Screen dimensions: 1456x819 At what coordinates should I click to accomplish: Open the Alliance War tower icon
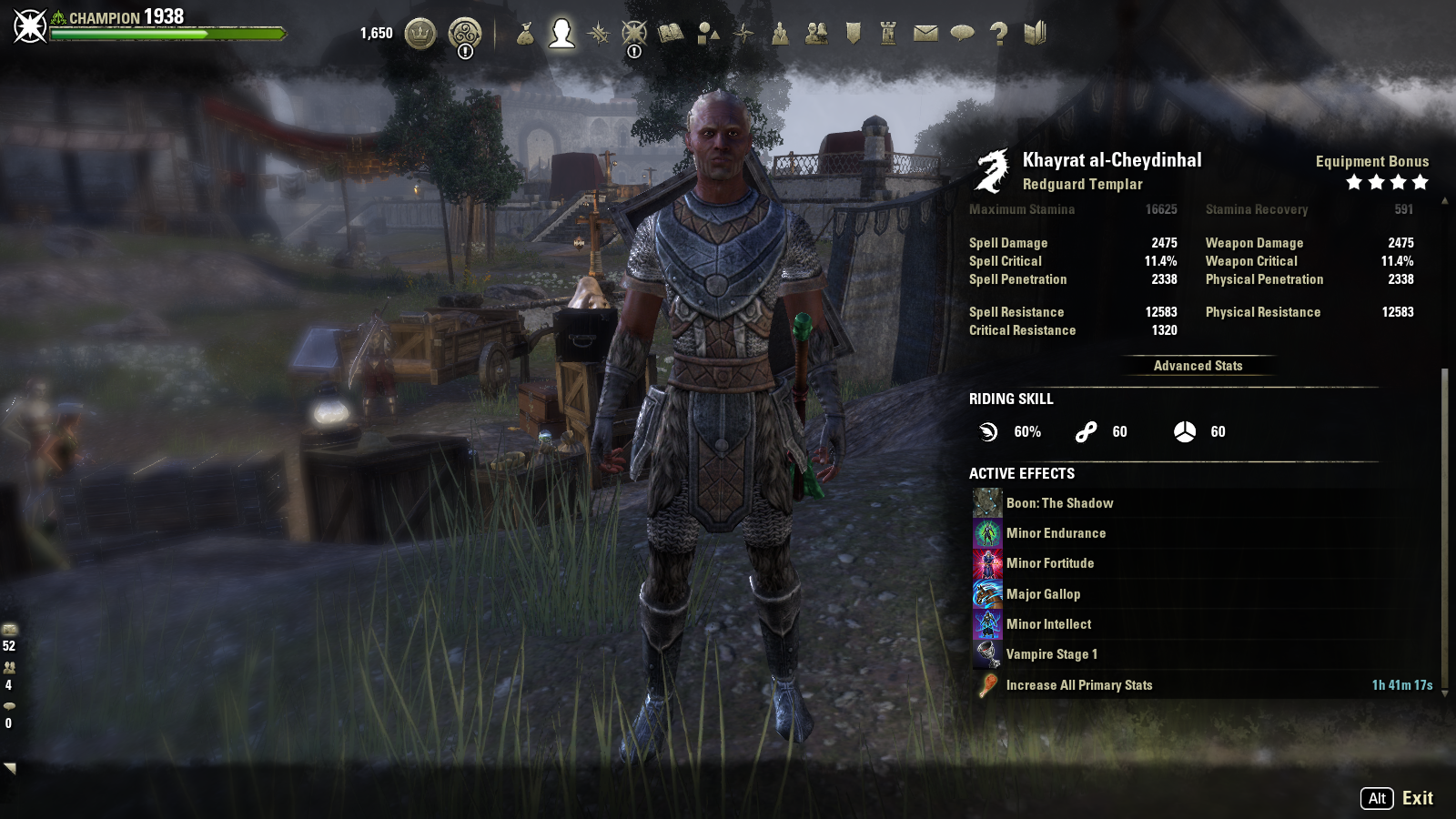point(889,34)
